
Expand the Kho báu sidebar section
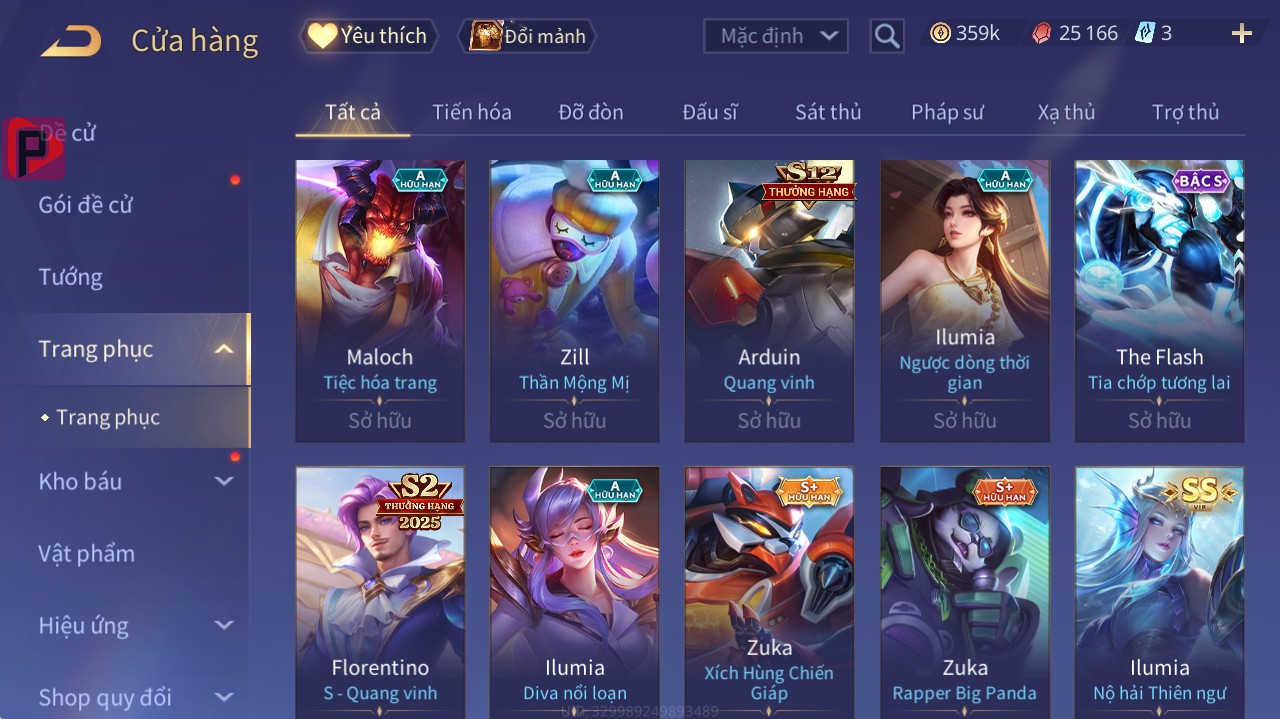pos(135,481)
